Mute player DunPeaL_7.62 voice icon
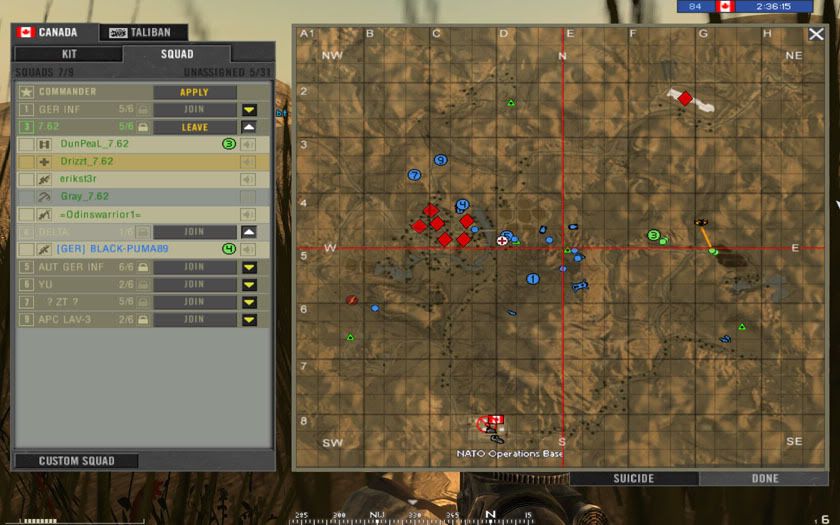 tap(248, 144)
